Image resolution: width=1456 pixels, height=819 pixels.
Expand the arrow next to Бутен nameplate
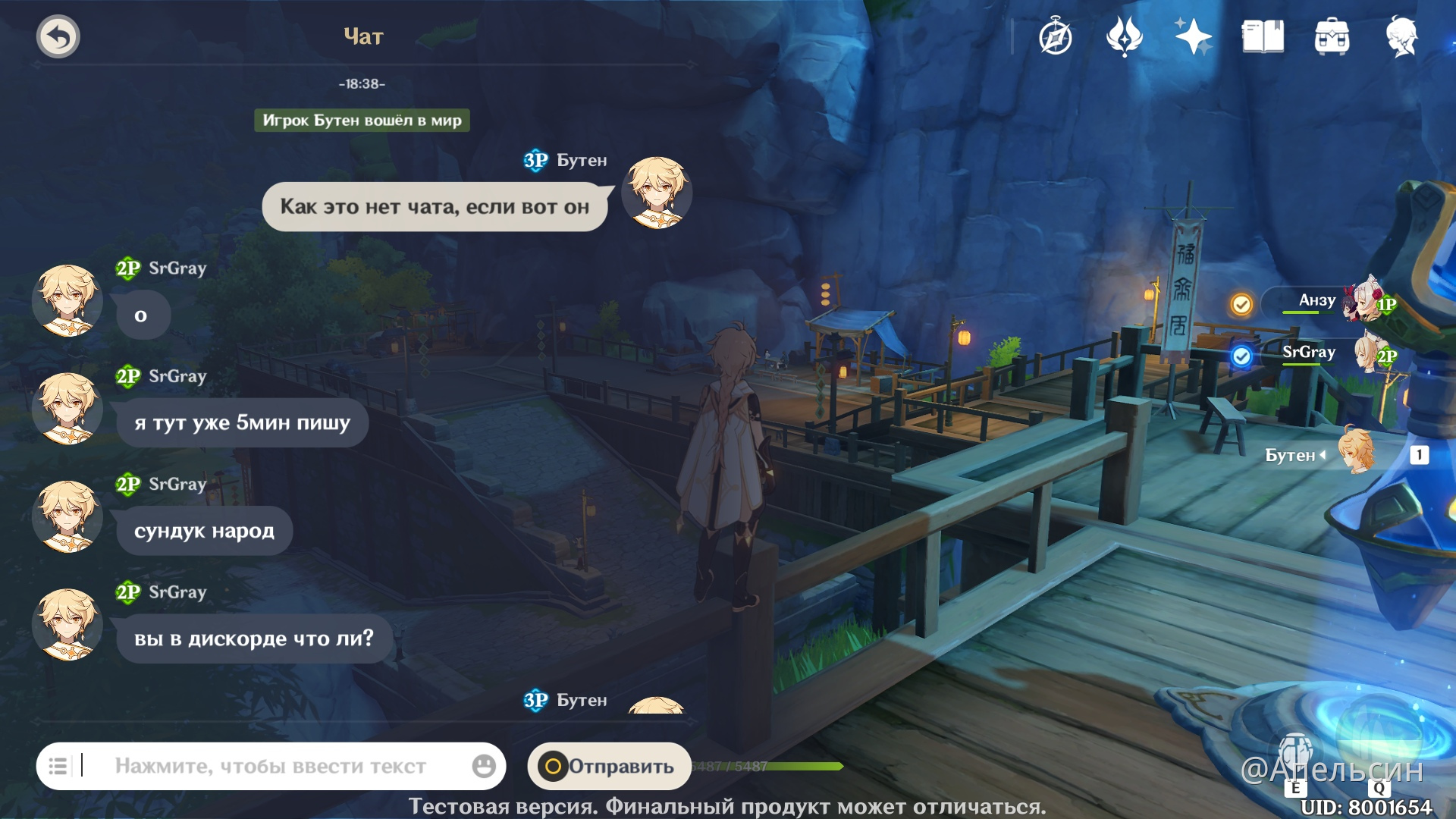point(1322,455)
